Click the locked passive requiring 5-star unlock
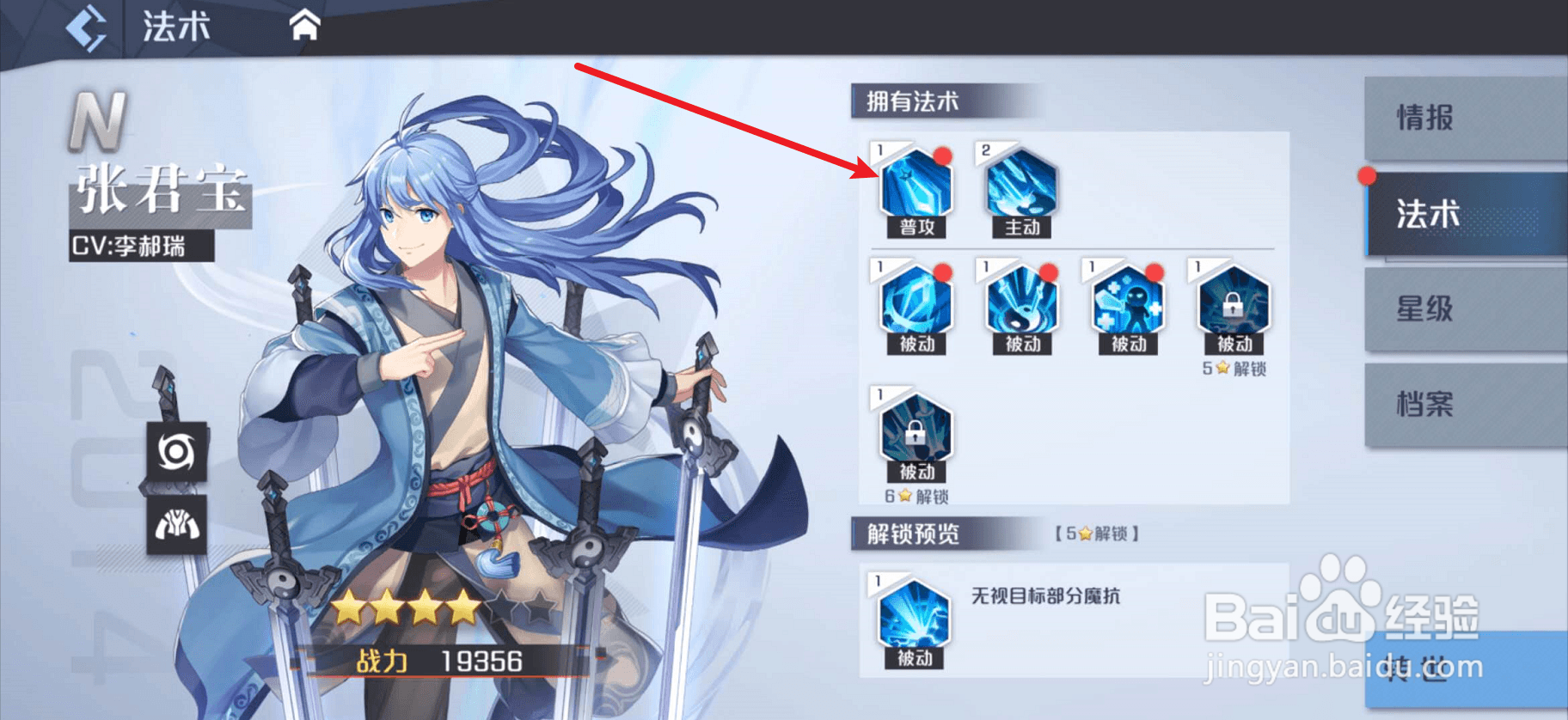This screenshot has height=720, width=1568. point(1235,302)
